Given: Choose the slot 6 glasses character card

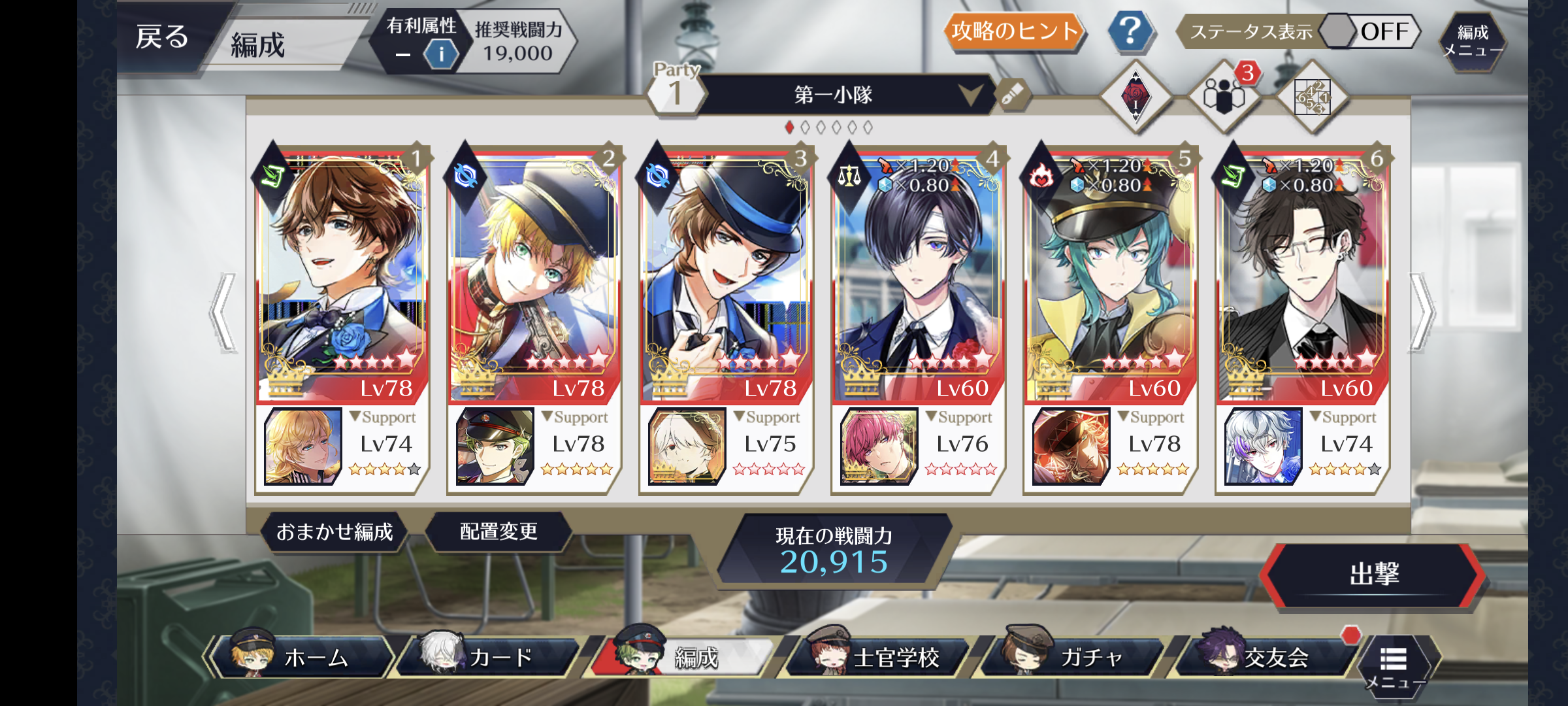Looking at the screenshot, I should [1302, 275].
